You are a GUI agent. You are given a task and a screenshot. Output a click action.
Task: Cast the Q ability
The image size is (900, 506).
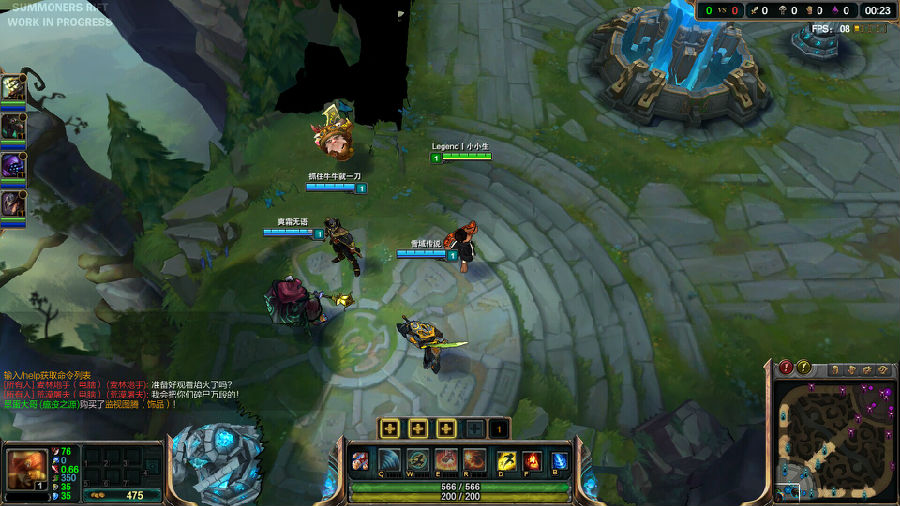[x=390, y=461]
